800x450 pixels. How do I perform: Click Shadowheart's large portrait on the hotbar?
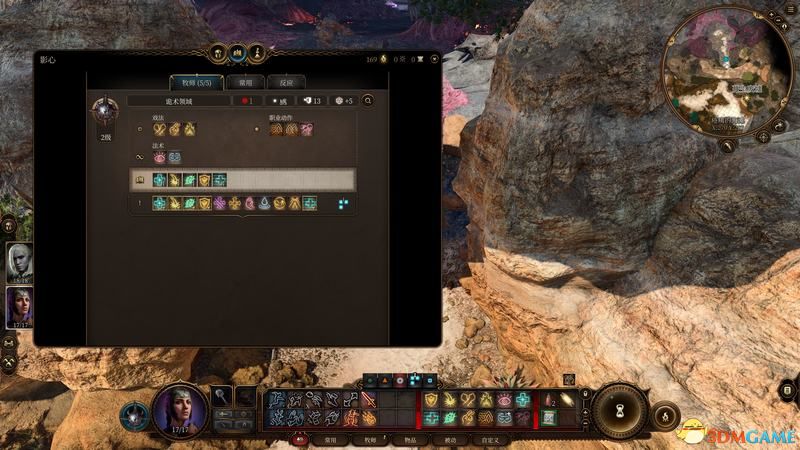tap(180, 408)
